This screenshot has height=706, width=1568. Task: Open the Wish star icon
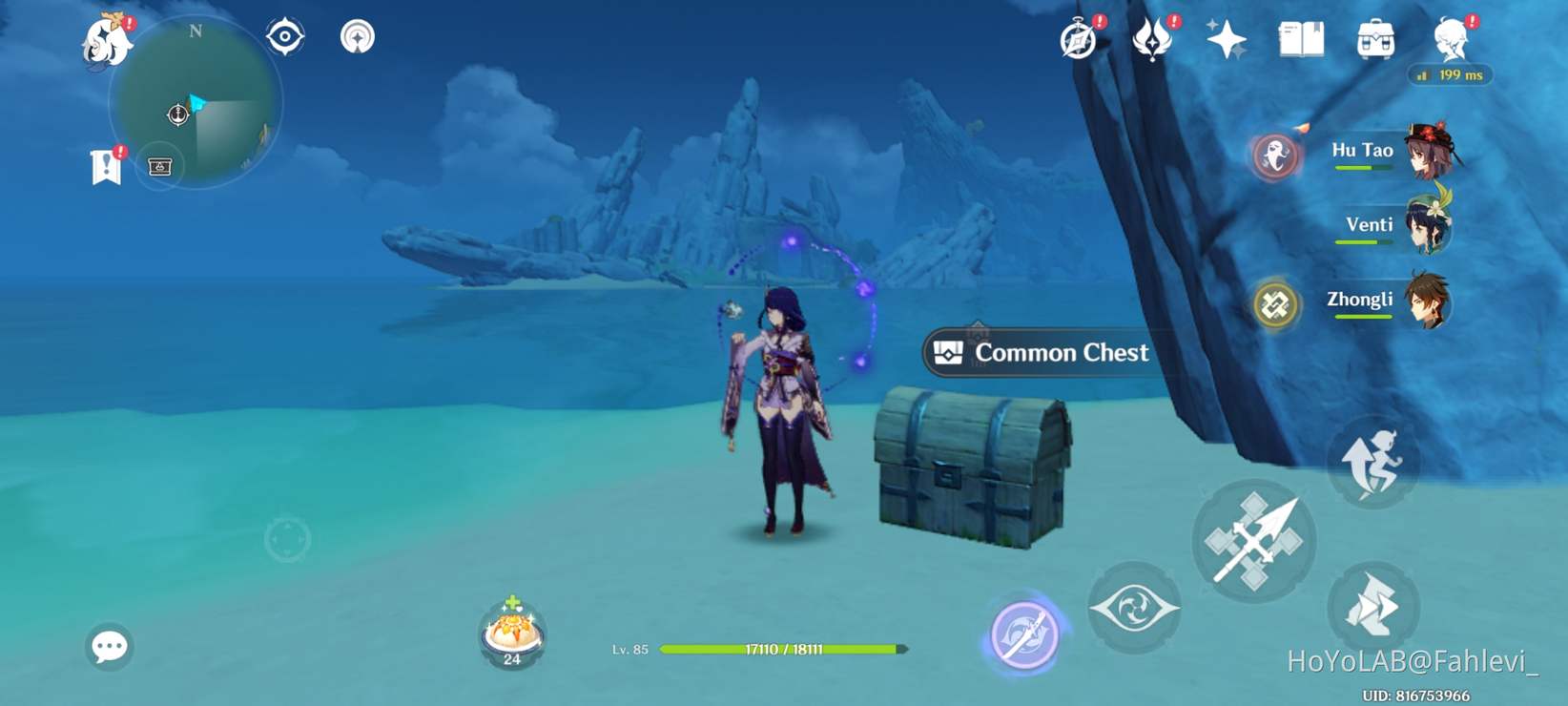(x=1228, y=40)
